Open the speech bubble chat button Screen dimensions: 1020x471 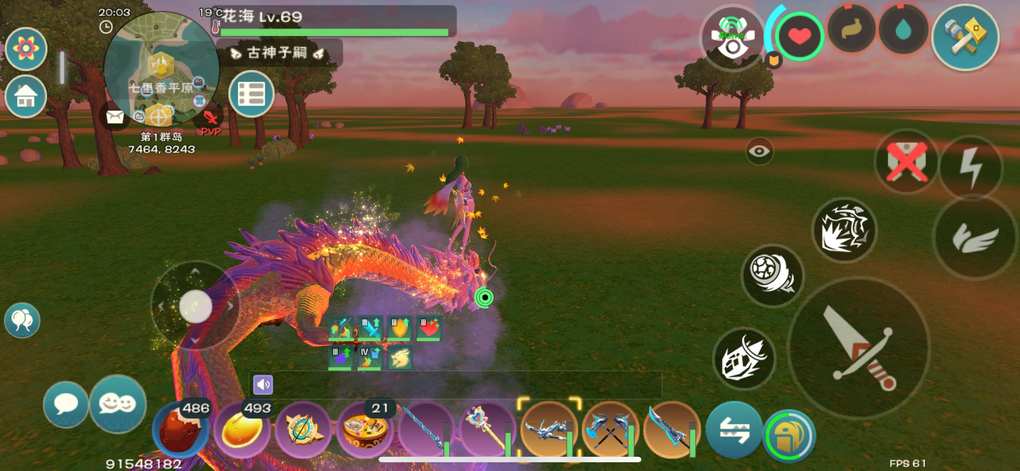click(66, 404)
